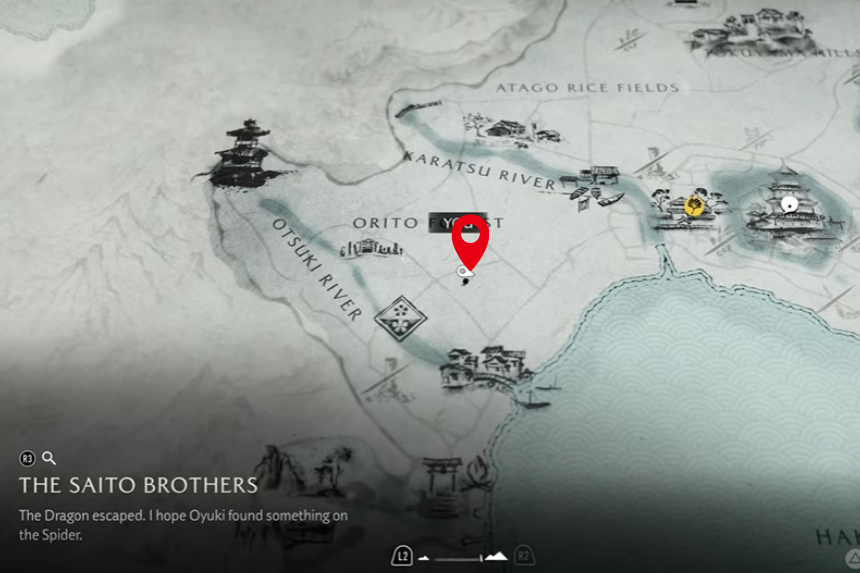This screenshot has height=573, width=860.
Task: Adjust the map zoom slider bar
Action: (459, 557)
